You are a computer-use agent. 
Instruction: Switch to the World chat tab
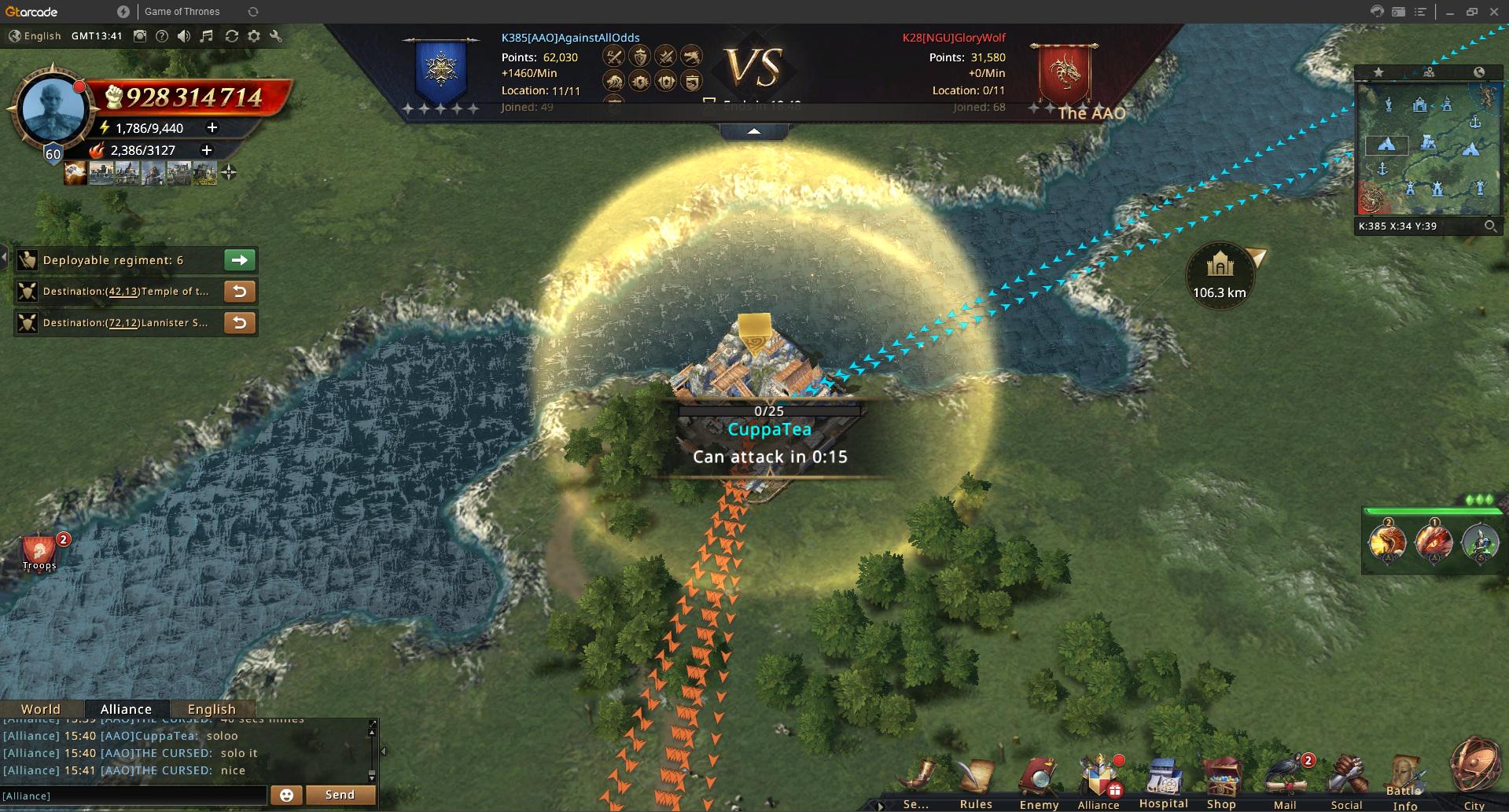coord(41,709)
